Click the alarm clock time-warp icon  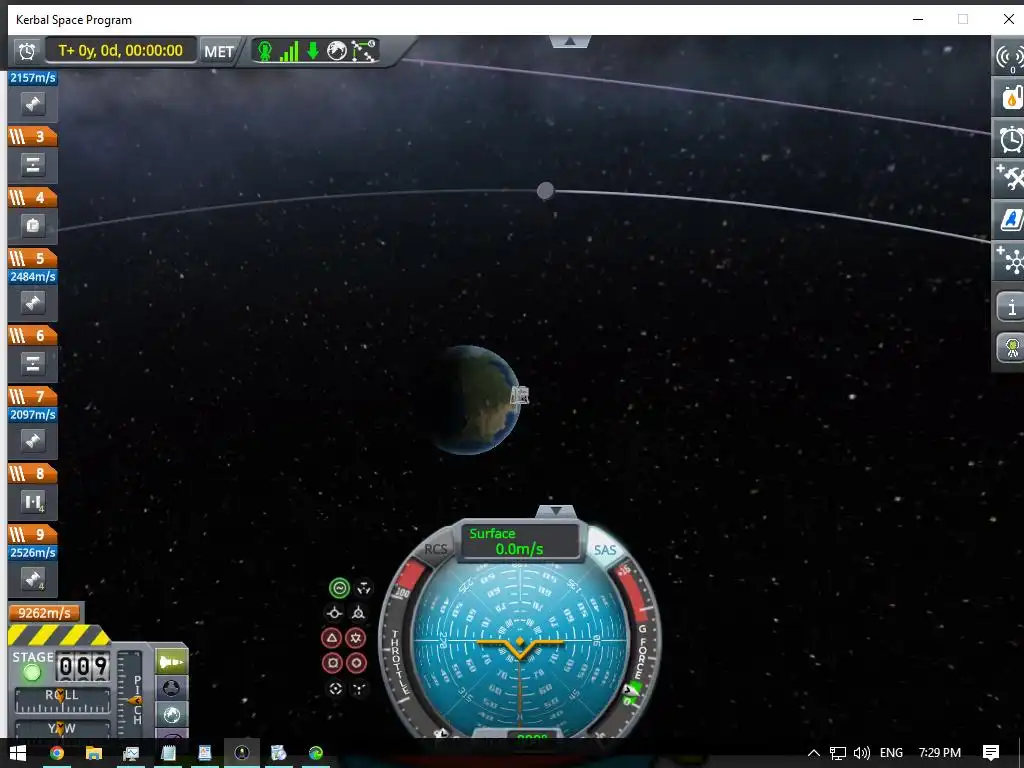[27, 51]
